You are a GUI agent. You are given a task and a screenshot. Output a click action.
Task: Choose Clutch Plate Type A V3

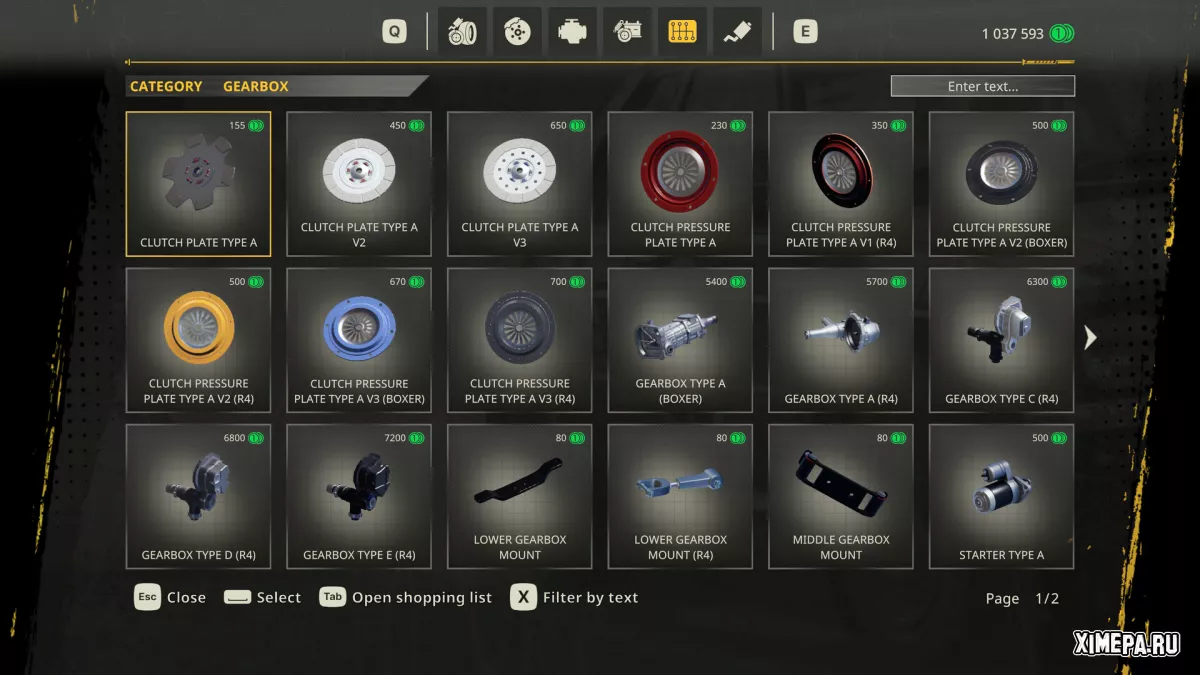[519, 184]
